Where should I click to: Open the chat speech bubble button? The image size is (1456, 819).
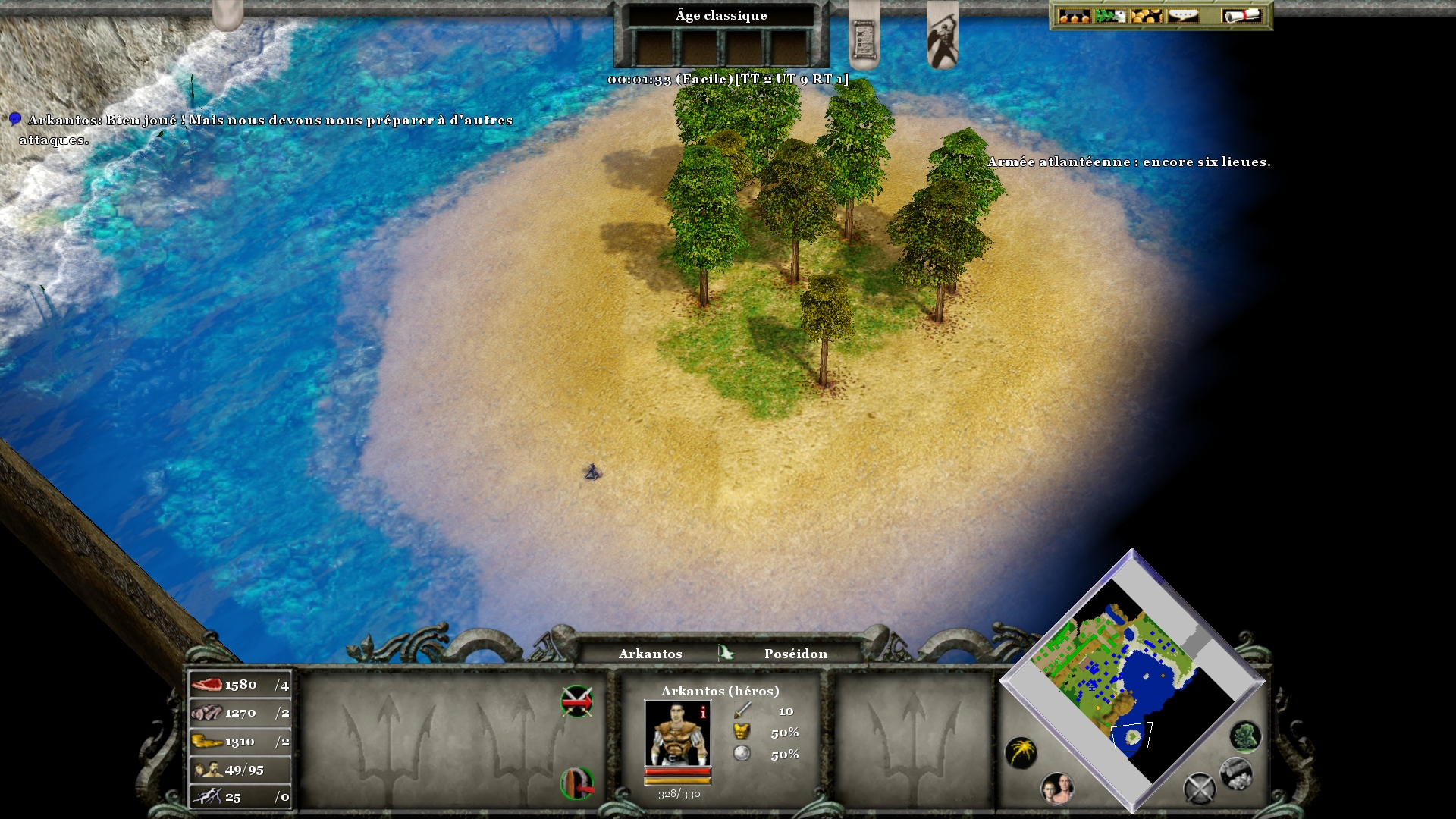pos(1183,15)
